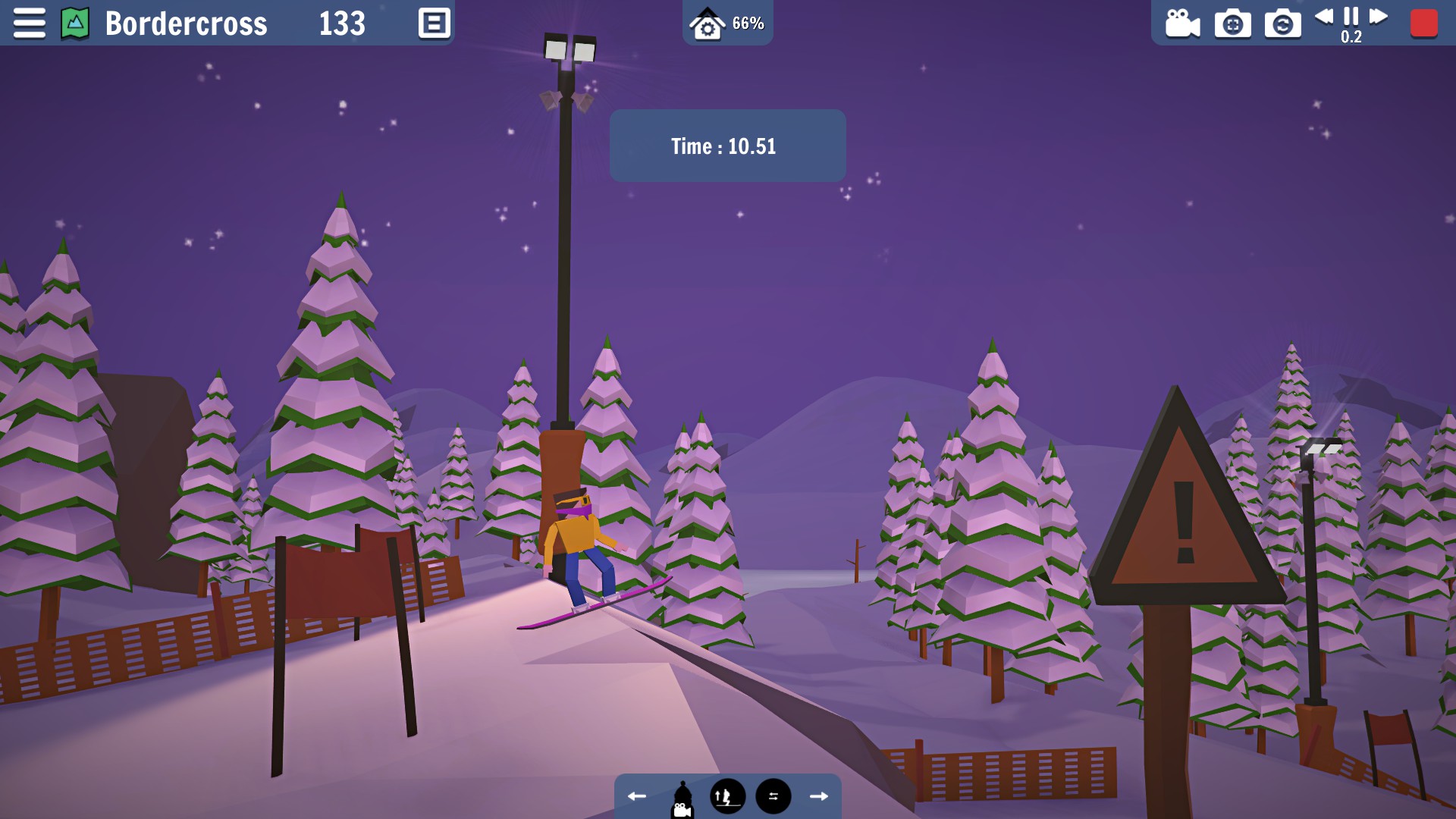The height and width of the screenshot is (819, 1456).
Task: Adjust the 0.2 playback speed value
Action: pyautogui.click(x=1351, y=36)
